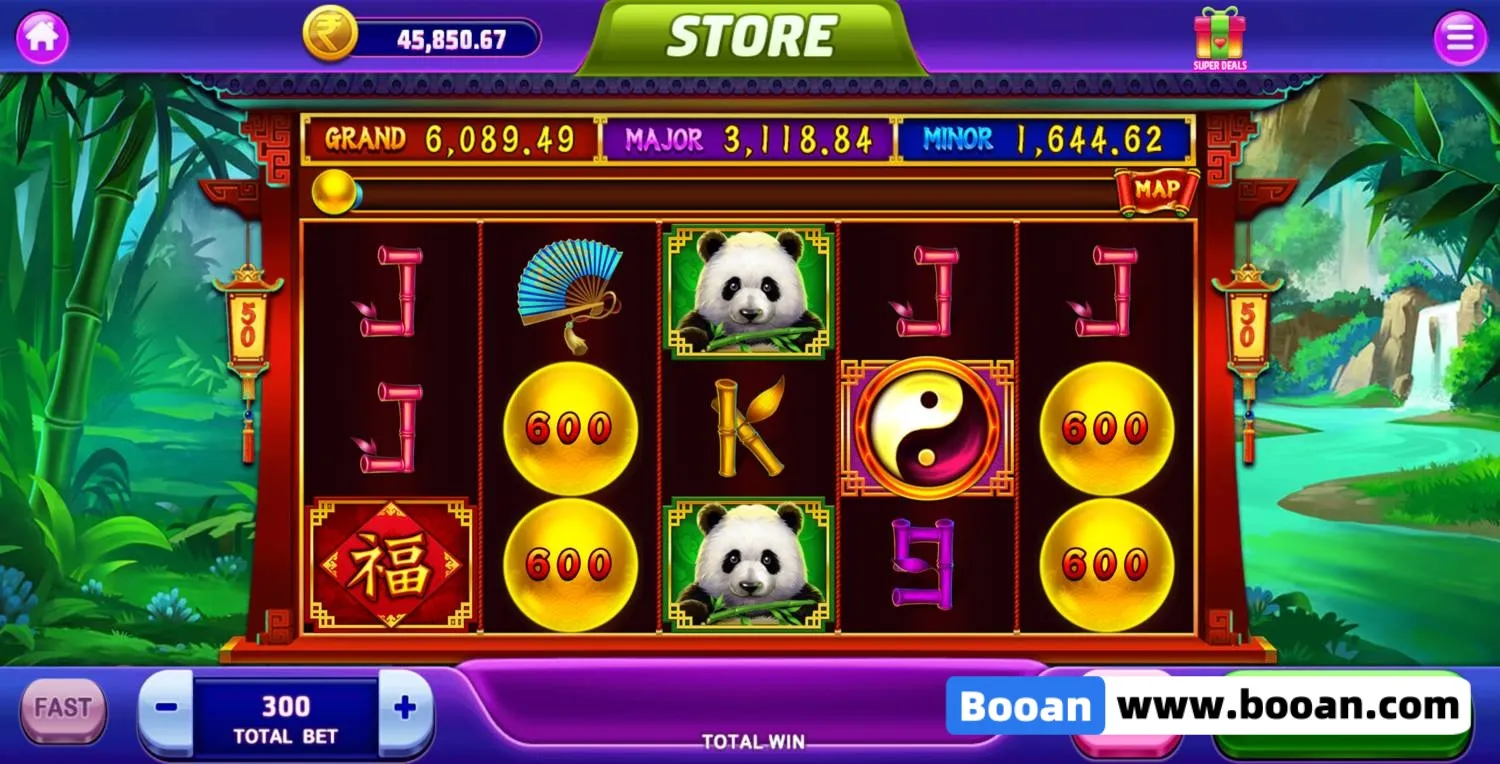Open the hamburger menu
This screenshot has width=1500, height=764.
point(1460,38)
